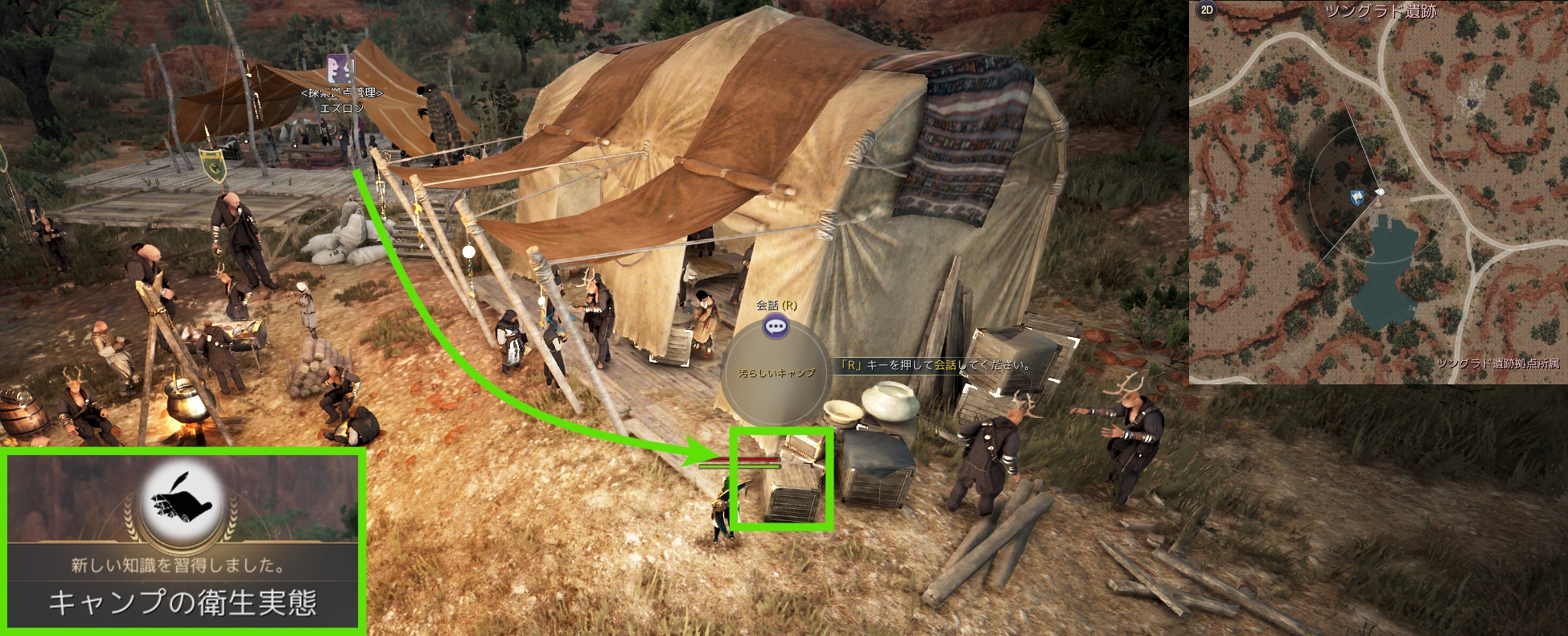Toggle the 2D map view button
Viewport: 1568px width, 636px height.
[x=1206, y=10]
